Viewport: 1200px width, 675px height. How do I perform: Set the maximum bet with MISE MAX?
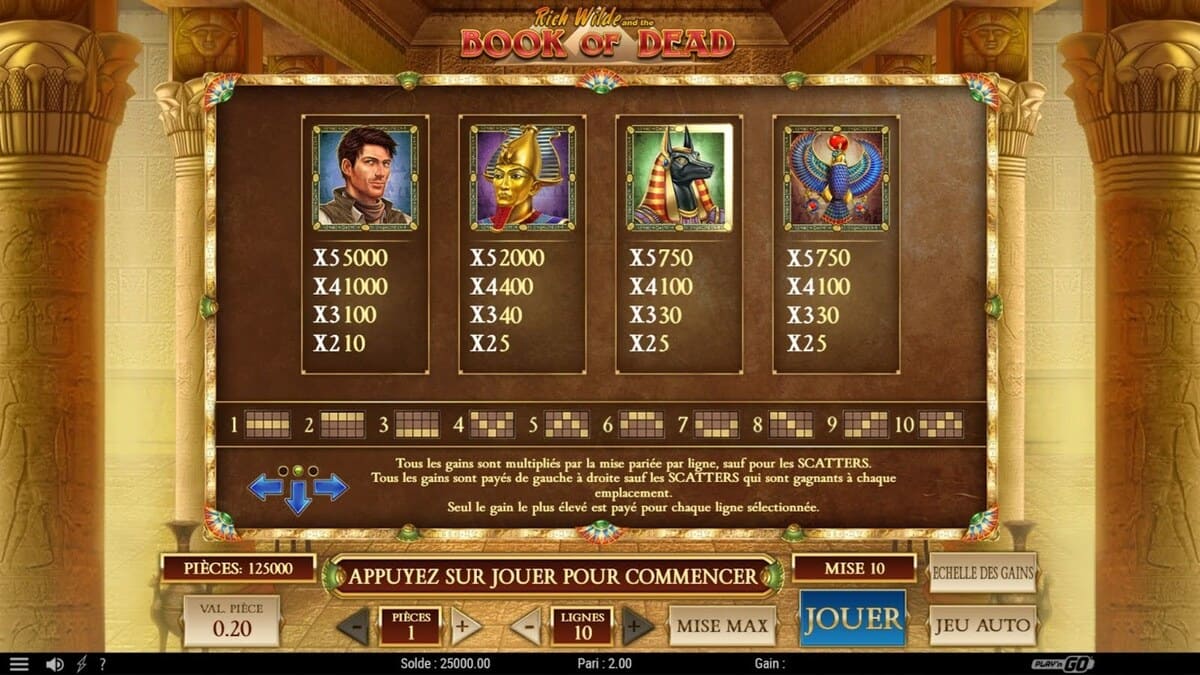click(x=721, y=626)
